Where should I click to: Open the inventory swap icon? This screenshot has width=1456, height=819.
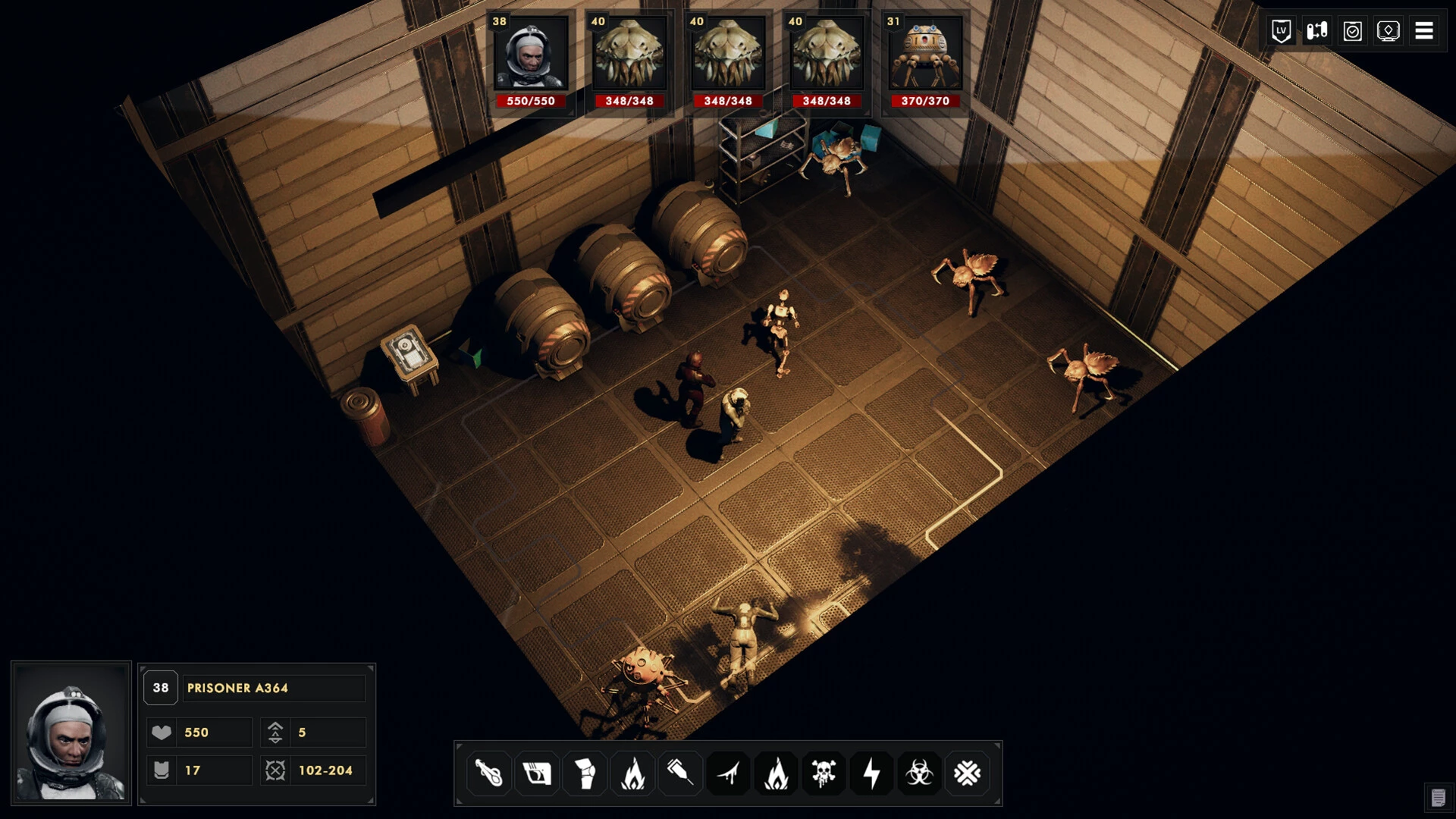pos(1317,31)
